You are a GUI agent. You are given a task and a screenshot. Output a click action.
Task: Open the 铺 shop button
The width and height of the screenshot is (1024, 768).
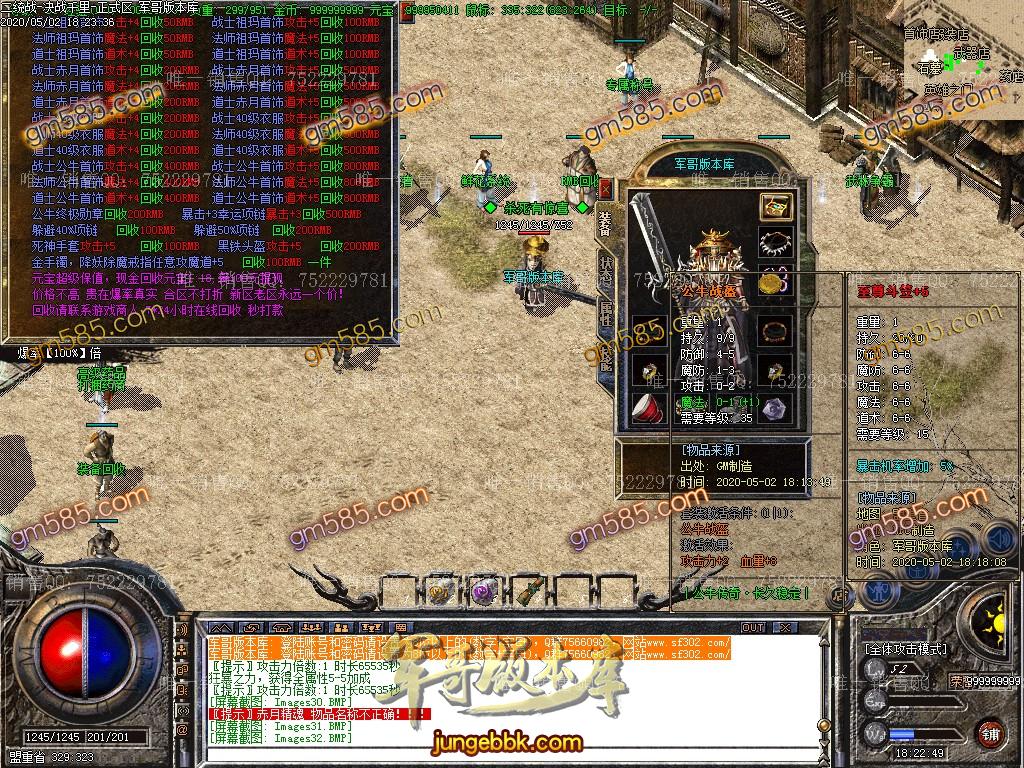pyautogui.click(x=990, y=732)
